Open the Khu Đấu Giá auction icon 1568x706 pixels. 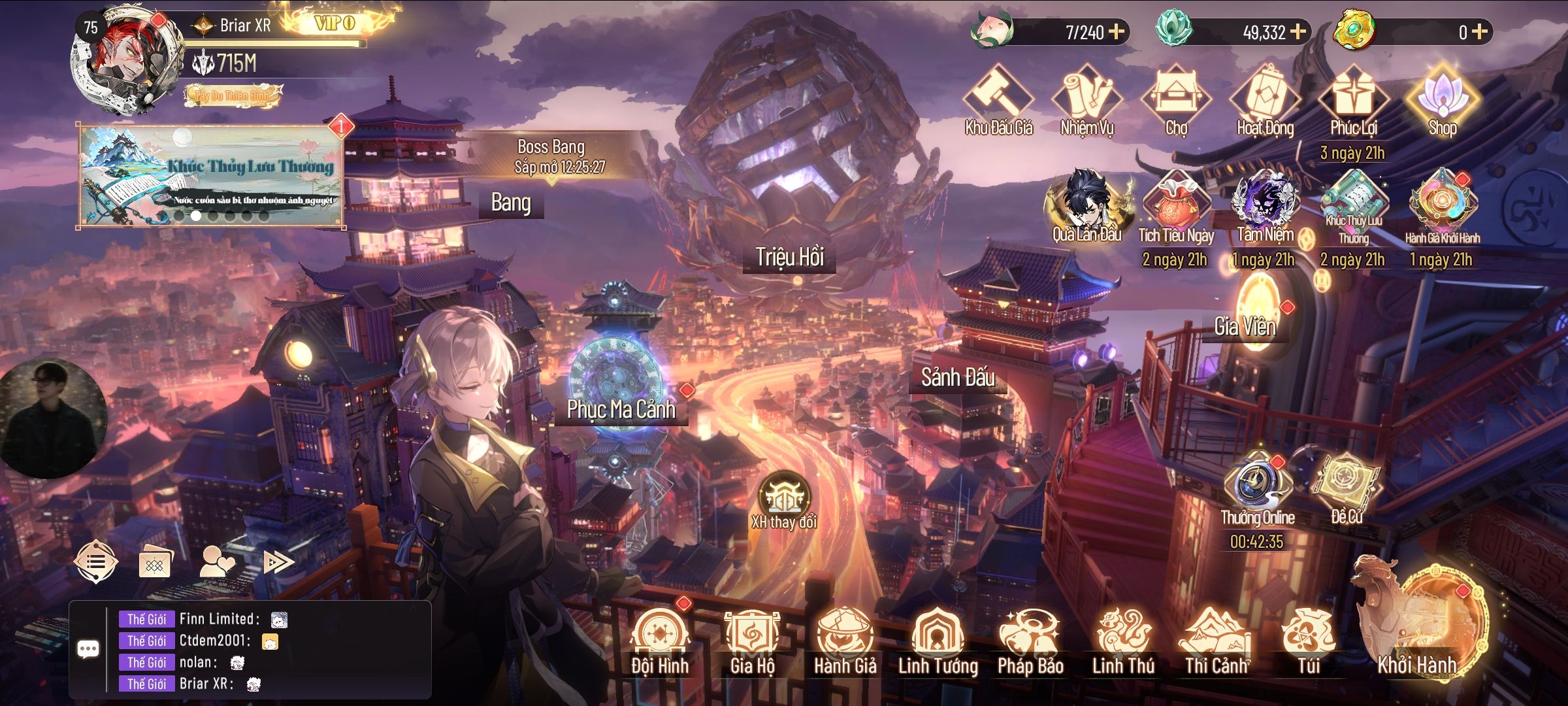point(998,98)
